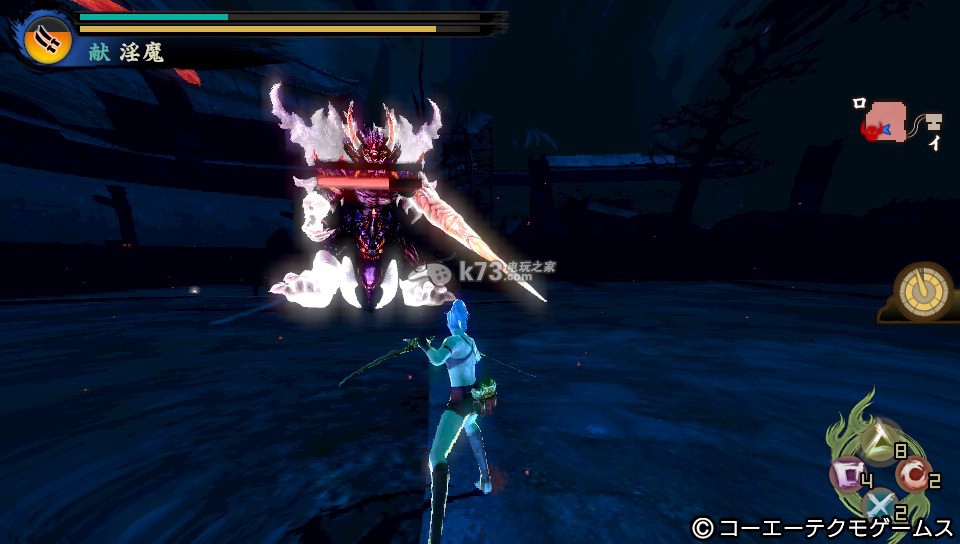The image size is (960, 544).
Task: Click the golden clock gauge icon
Action: [922, 290]
